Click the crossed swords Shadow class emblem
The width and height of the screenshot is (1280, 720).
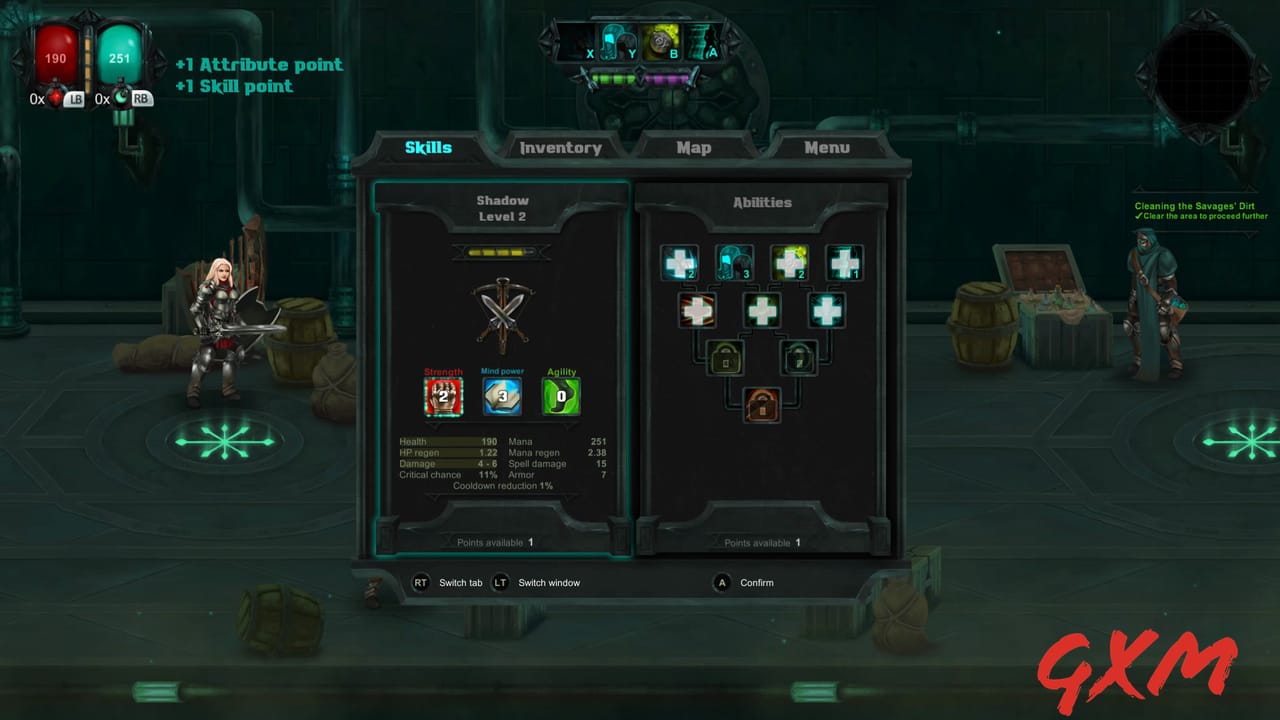click(x=502, y=315)
